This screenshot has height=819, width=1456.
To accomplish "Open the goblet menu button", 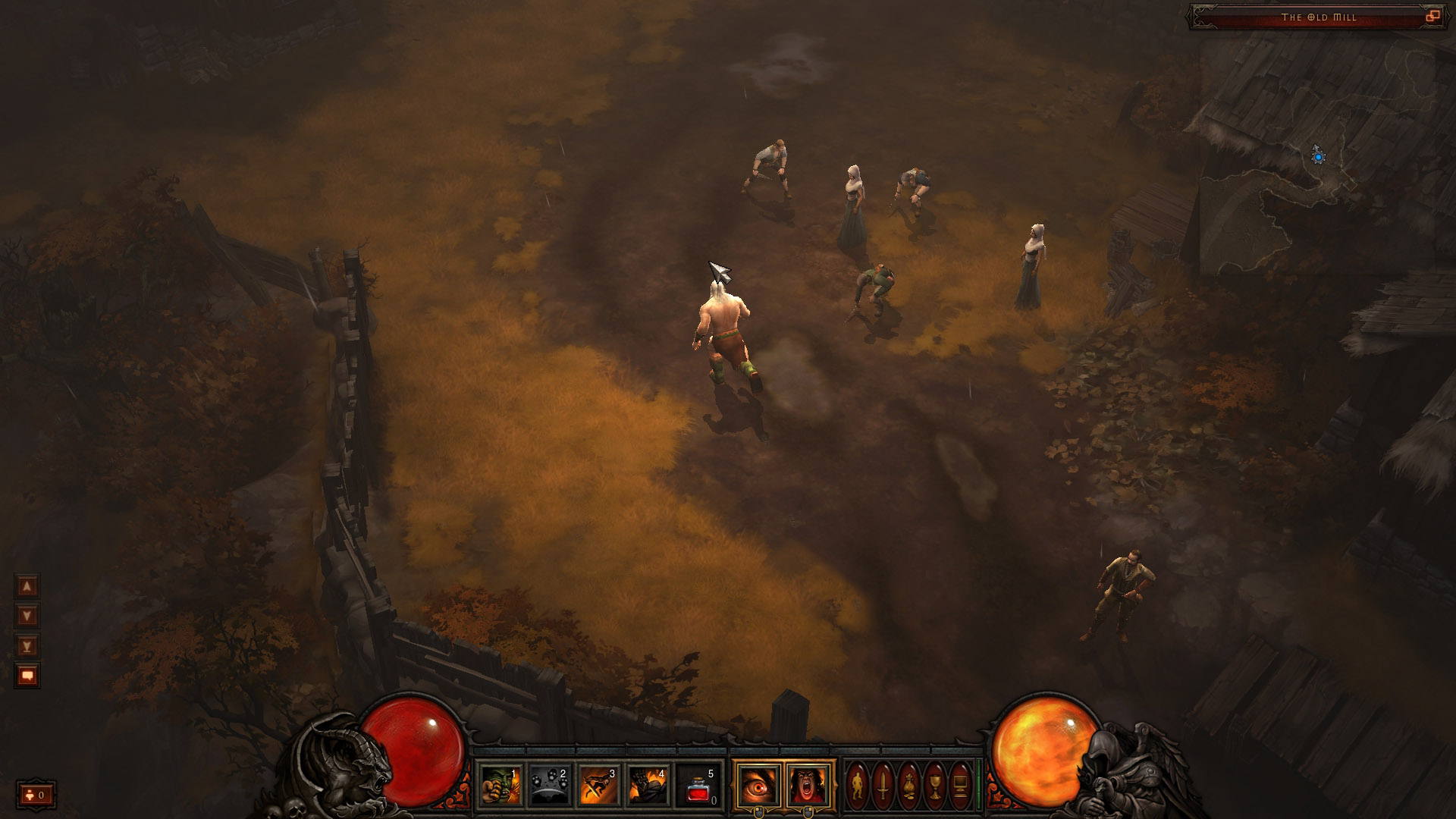I will [935, 785].
